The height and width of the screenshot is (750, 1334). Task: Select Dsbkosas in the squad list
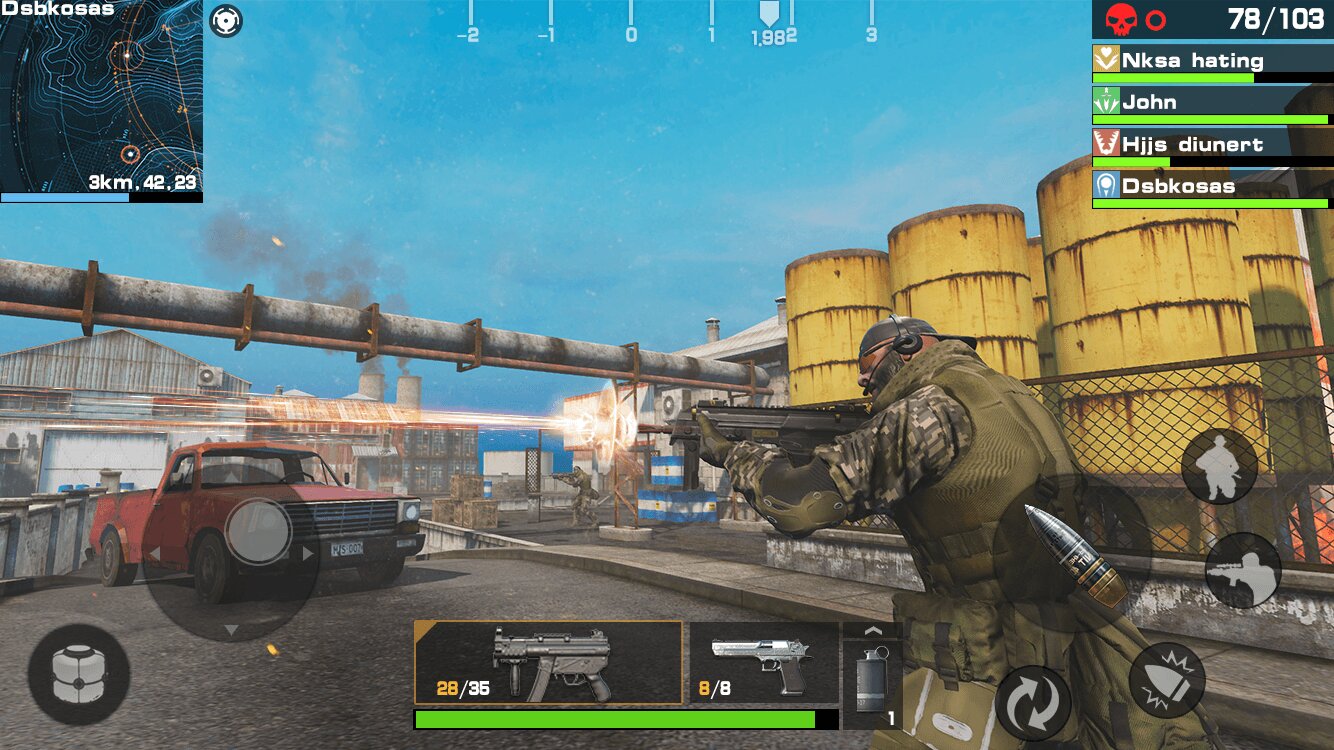pos(1212,188)
